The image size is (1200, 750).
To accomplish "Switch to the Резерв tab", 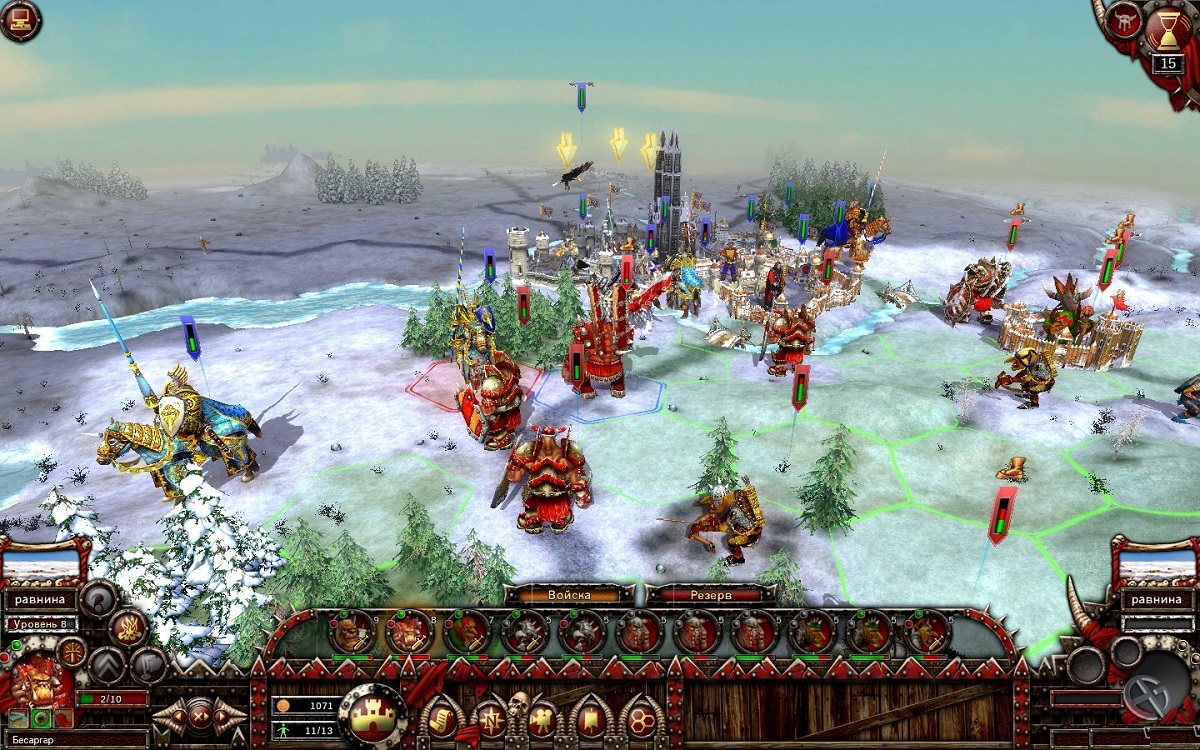I will 711,594.
